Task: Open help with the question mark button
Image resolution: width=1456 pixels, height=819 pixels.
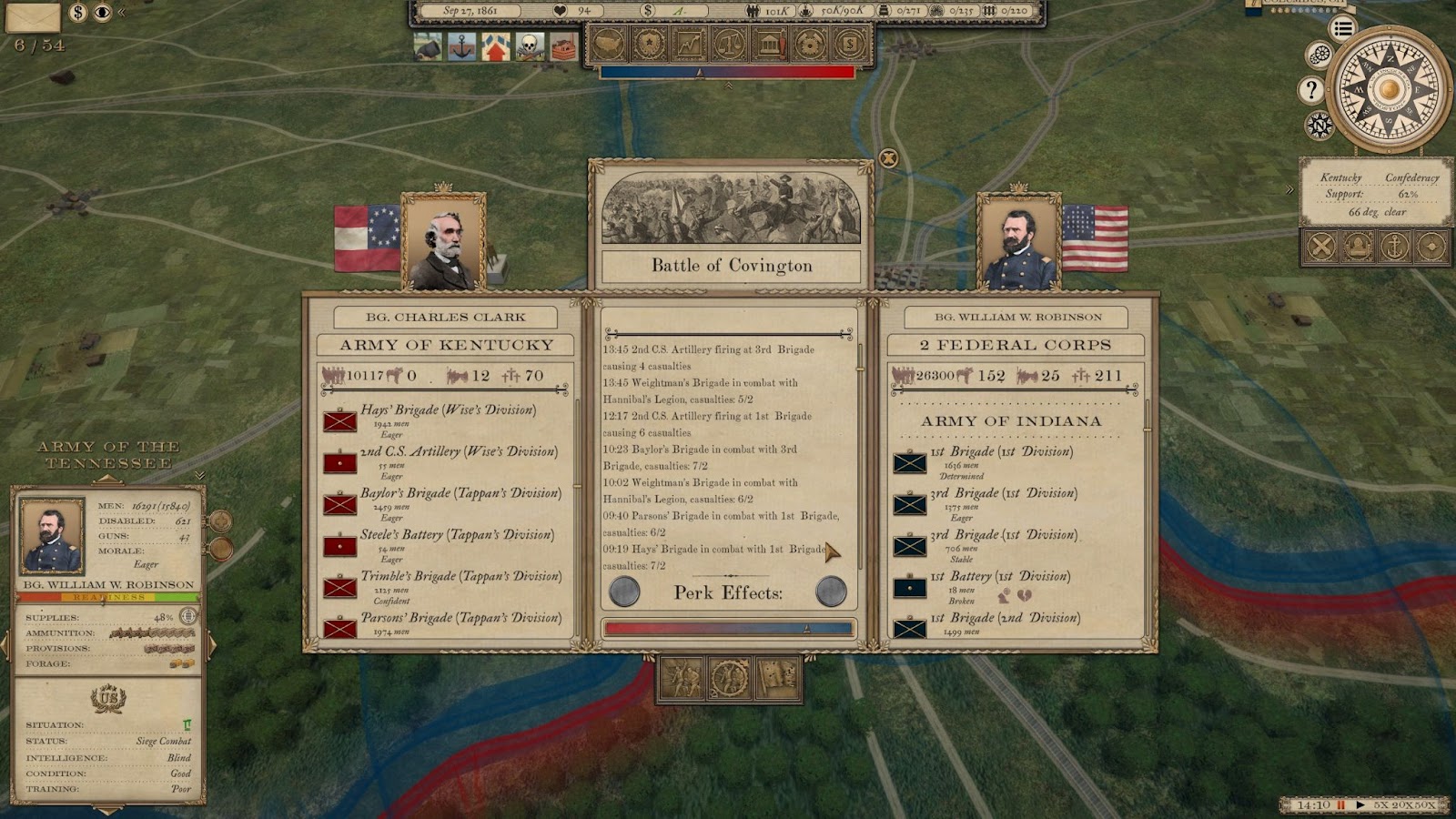Action: [1310, 90]
